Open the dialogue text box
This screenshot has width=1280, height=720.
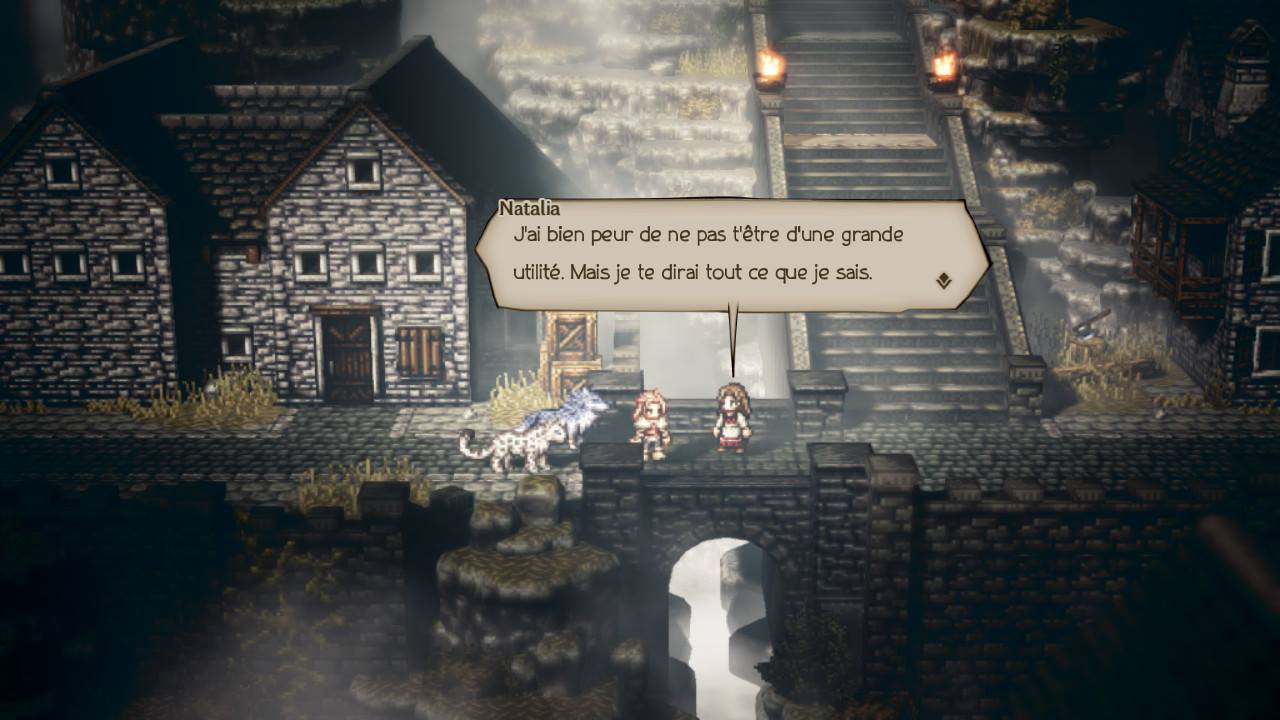pyautogui.click(x=710, y=250)
